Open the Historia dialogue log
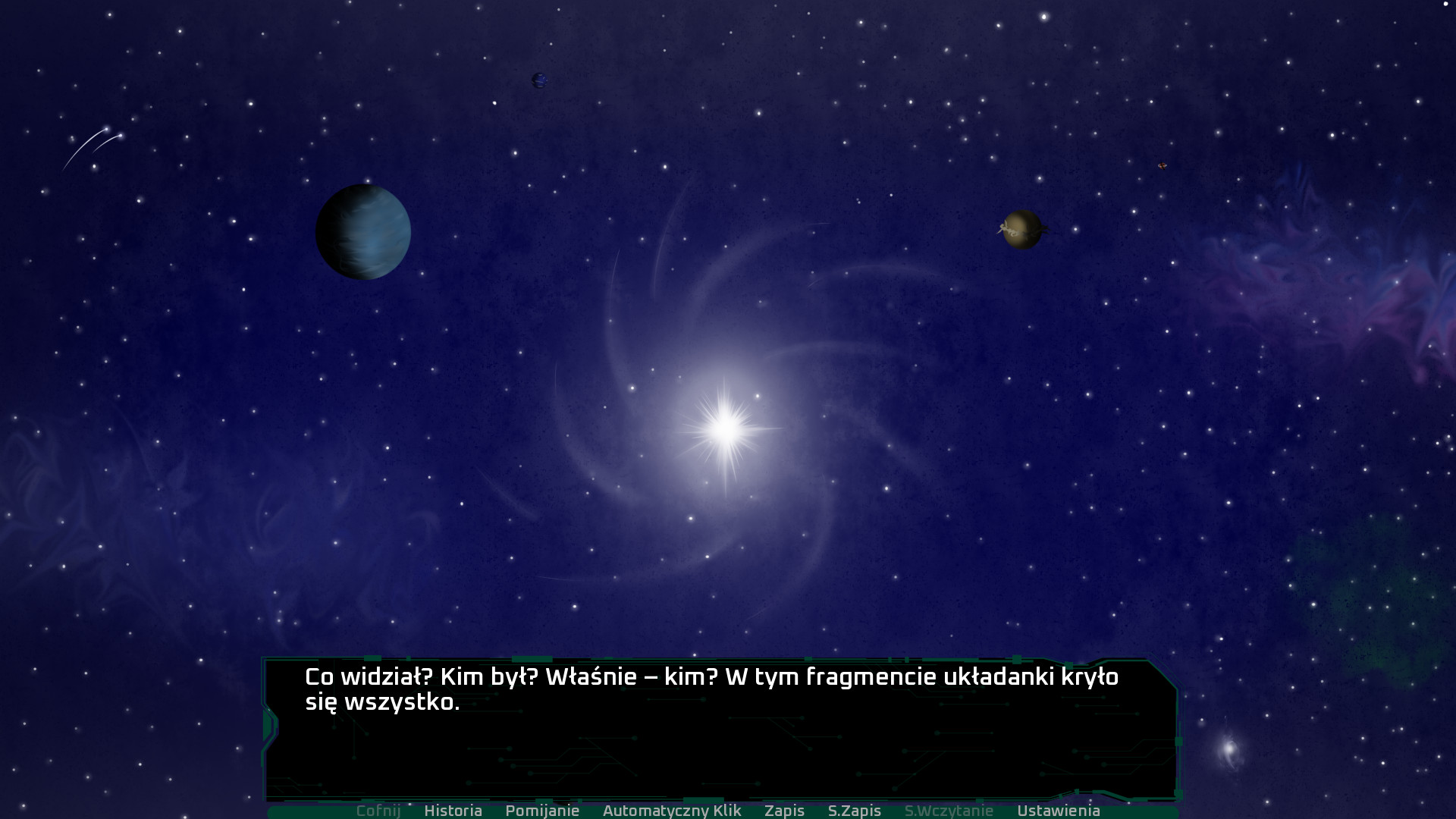 pos(454,811)
